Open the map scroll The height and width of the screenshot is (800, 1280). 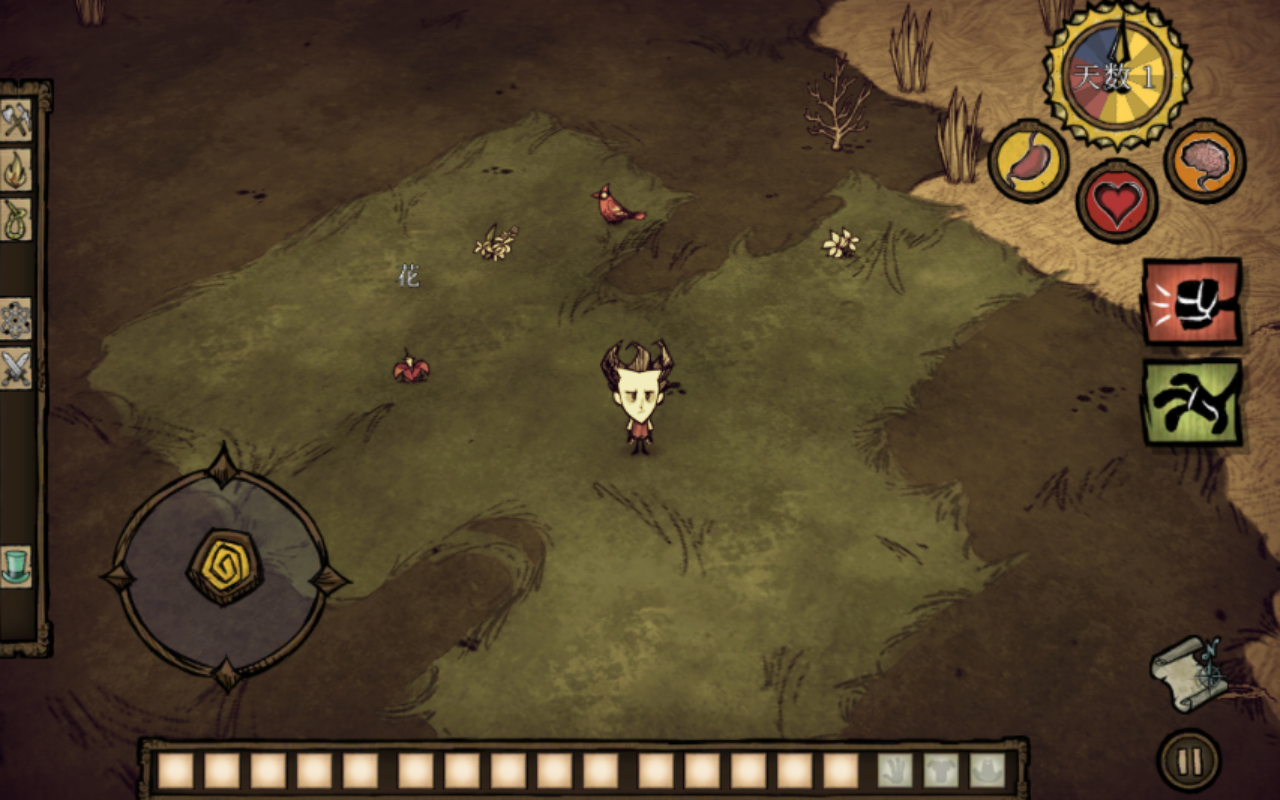(x=1190, y=674)
